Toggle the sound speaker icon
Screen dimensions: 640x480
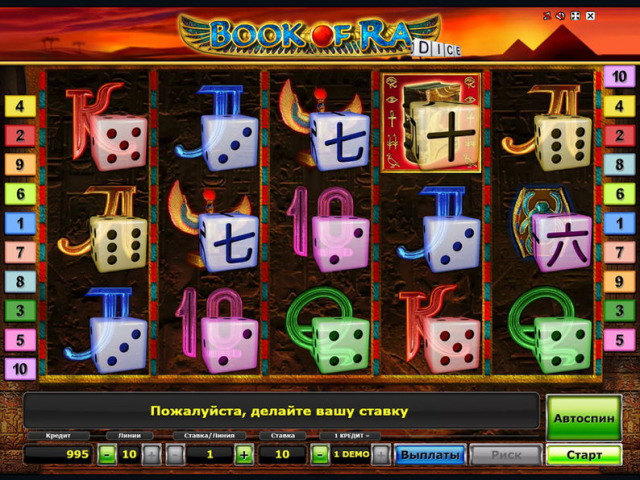pos(562,16)
